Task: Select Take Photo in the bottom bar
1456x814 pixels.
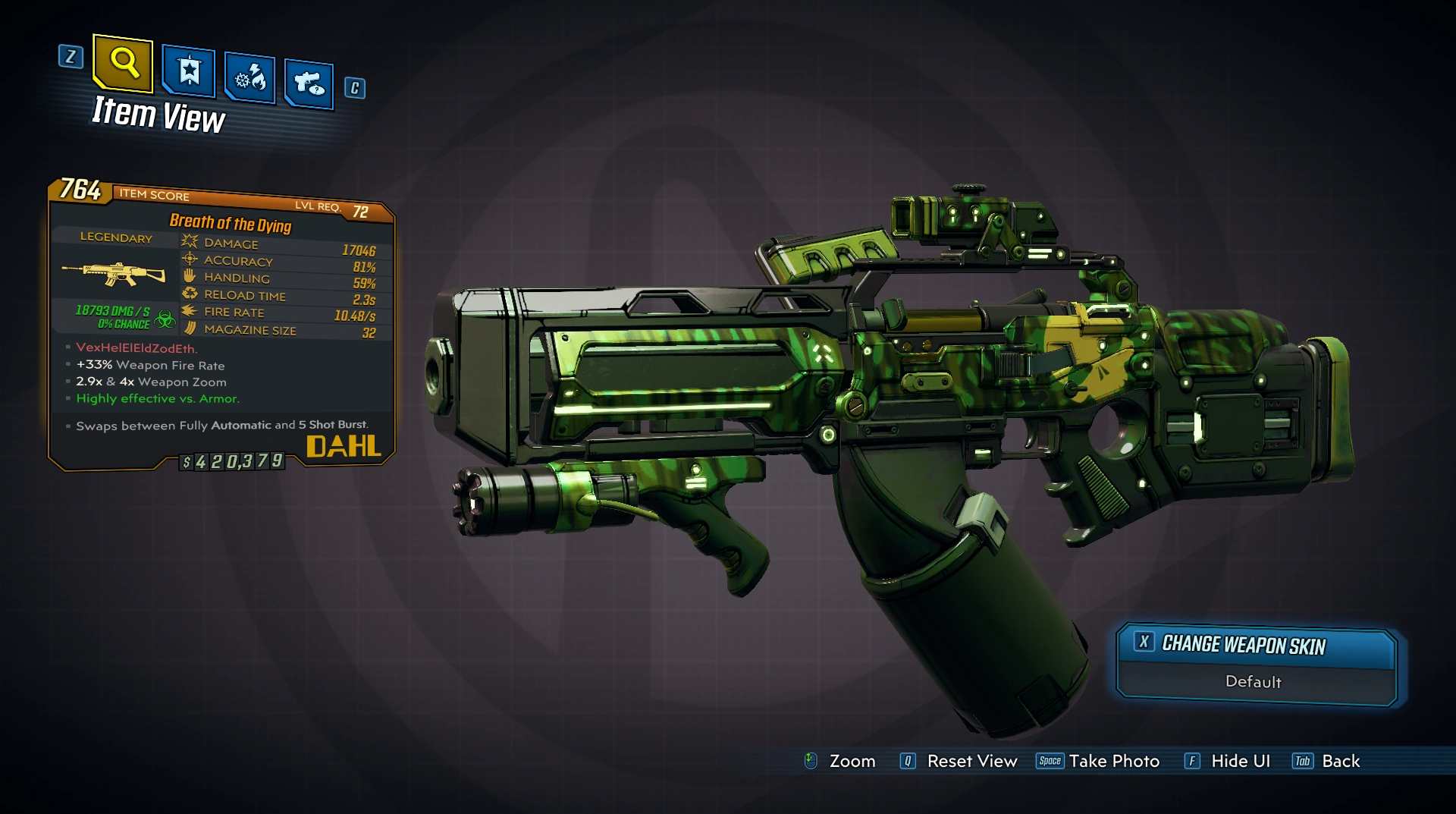Action: click(x=1112, y=761)
